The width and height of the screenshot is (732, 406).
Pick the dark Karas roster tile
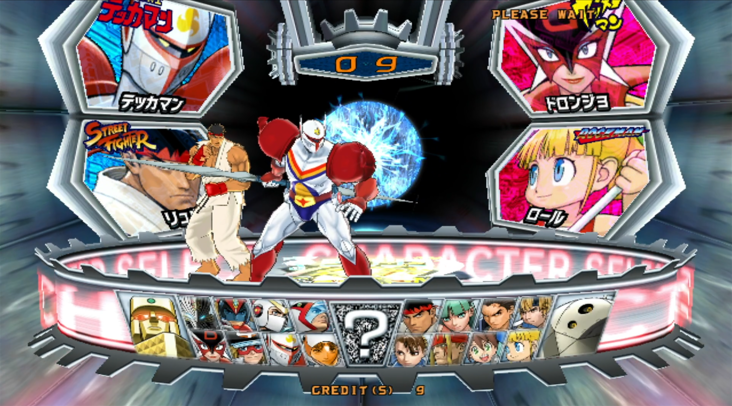click(207, 313)
